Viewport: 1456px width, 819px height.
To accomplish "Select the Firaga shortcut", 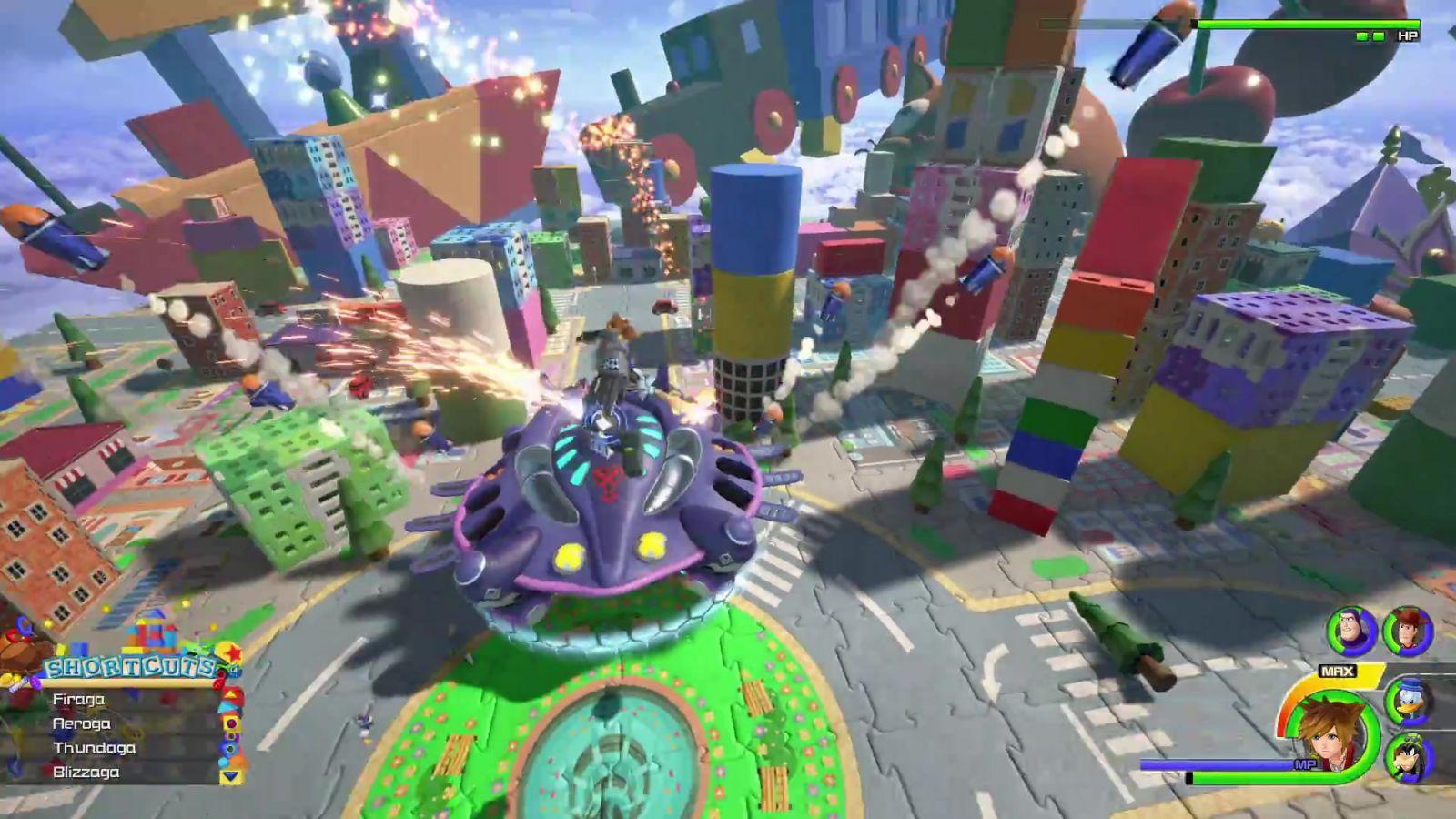I will [79, 700].
